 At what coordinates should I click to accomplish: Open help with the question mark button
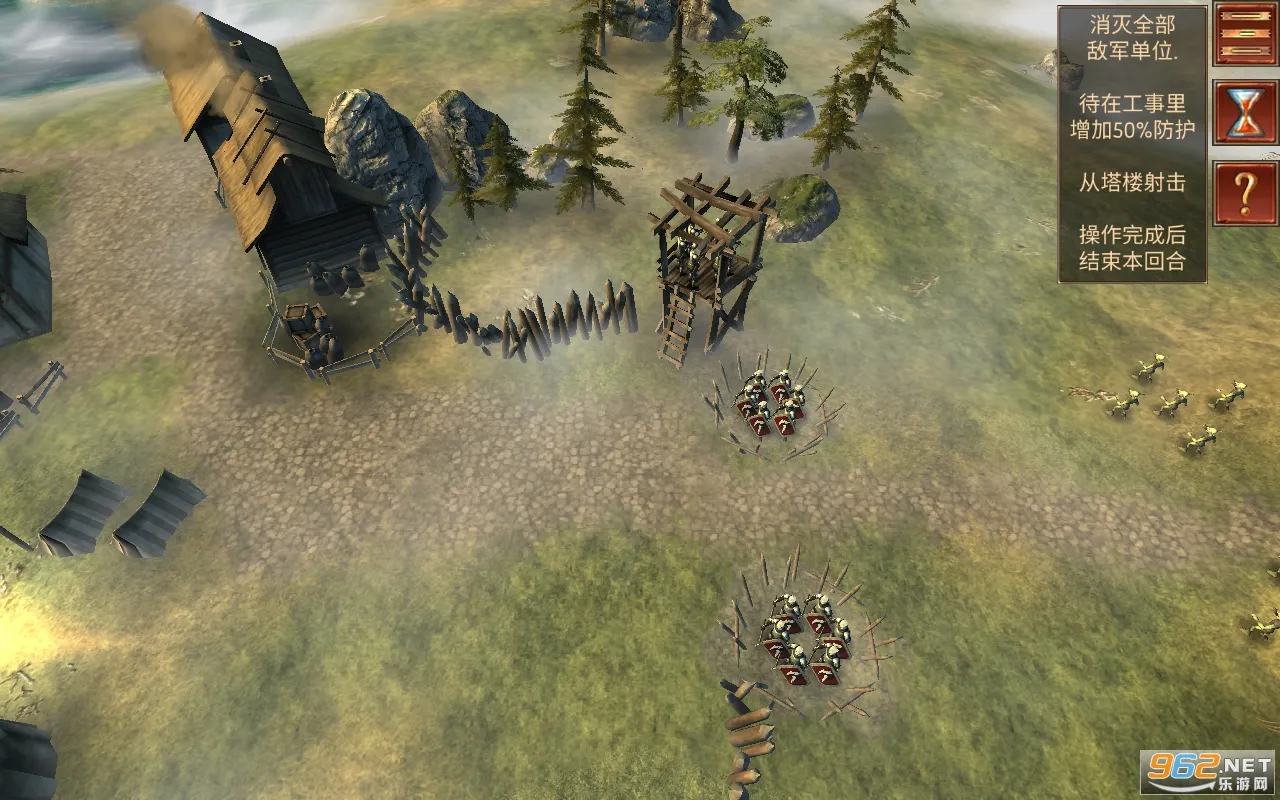(x=1245, y=192)
